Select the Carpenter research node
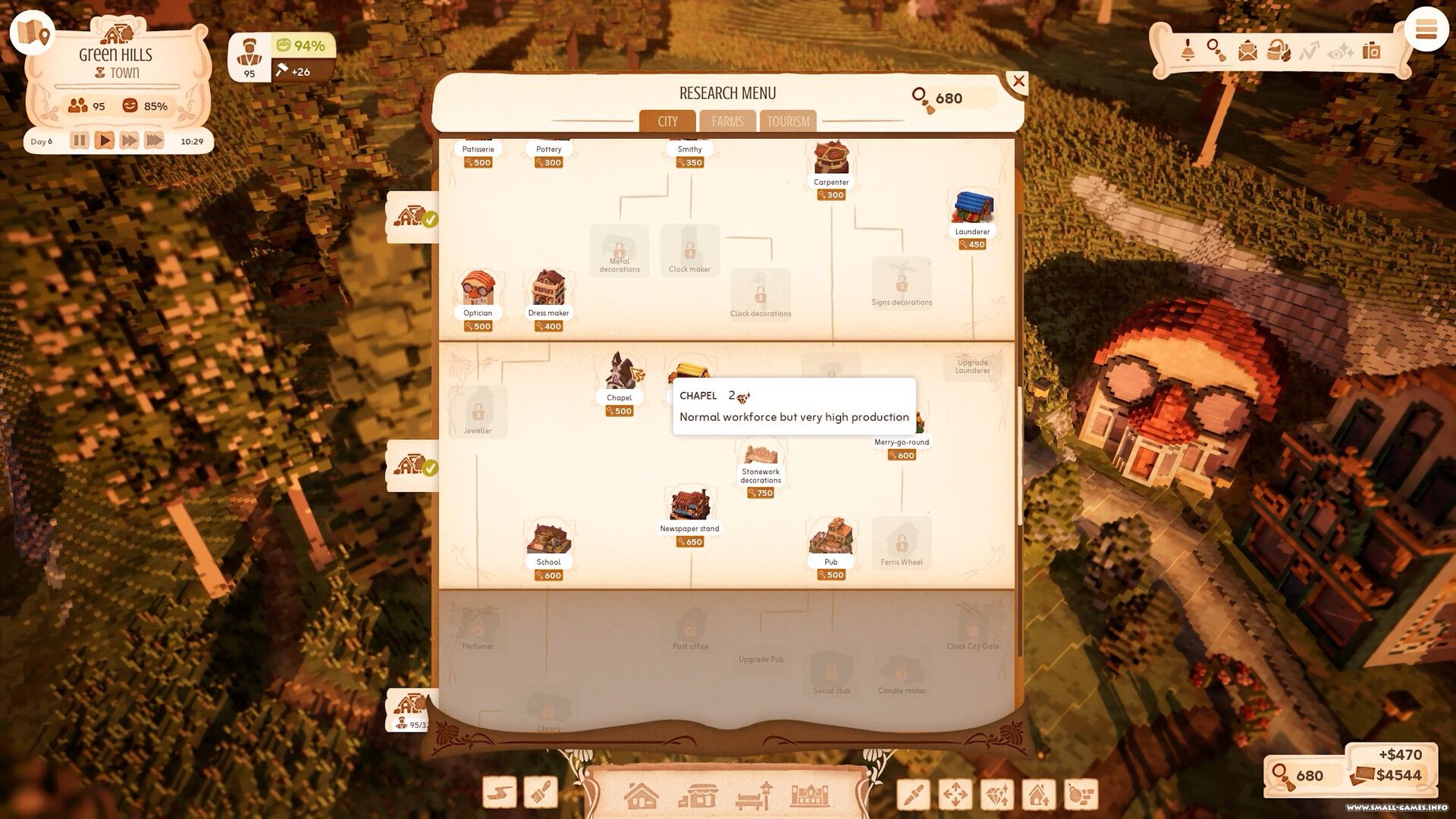The image size is (1456, 819). coord(831,162)
